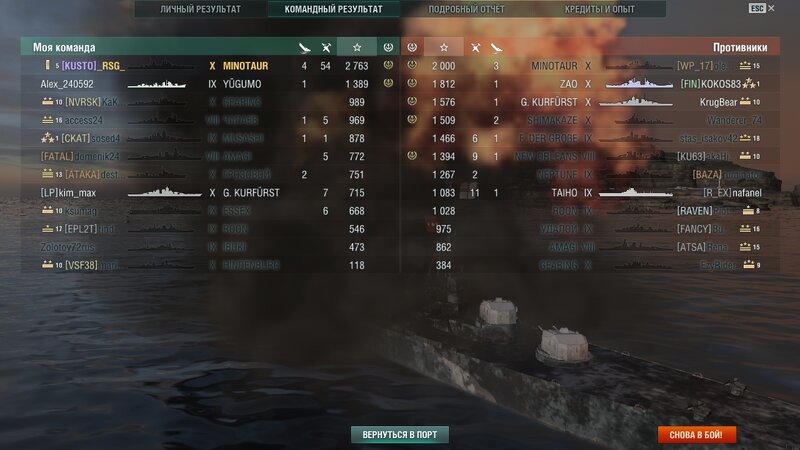This screenshot has width=800, height=450.
Task: Sort my team by planes destroyed icon
Action: (x=326, y=47)
